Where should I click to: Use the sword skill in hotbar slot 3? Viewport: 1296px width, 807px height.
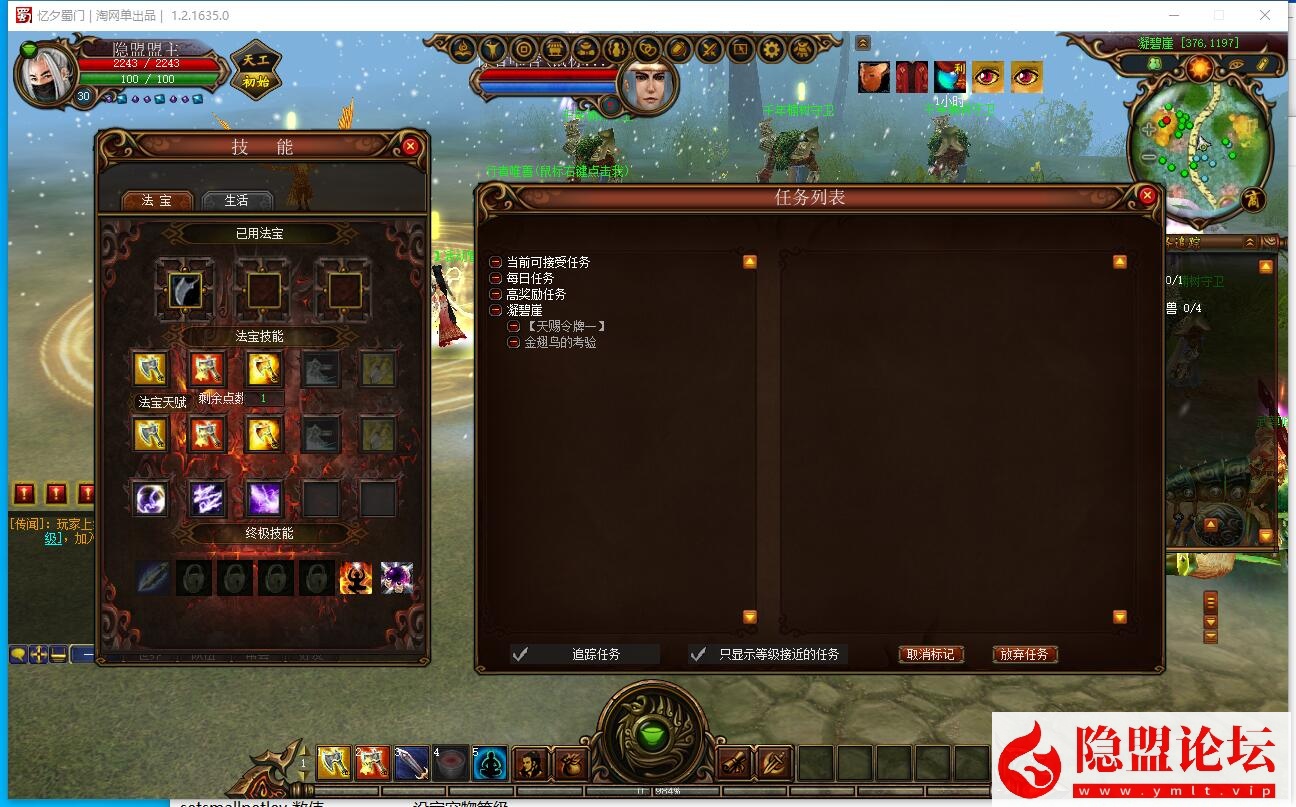point(412,764)
